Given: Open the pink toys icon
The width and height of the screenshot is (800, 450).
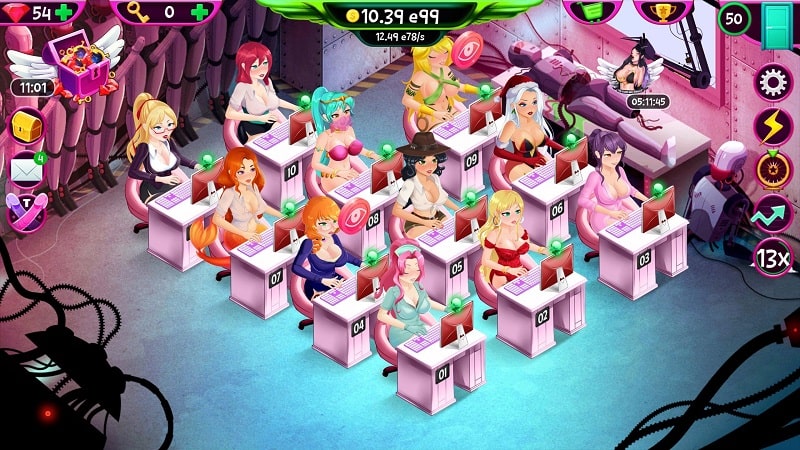Looking at the screenshot, I should coord(26,211).
